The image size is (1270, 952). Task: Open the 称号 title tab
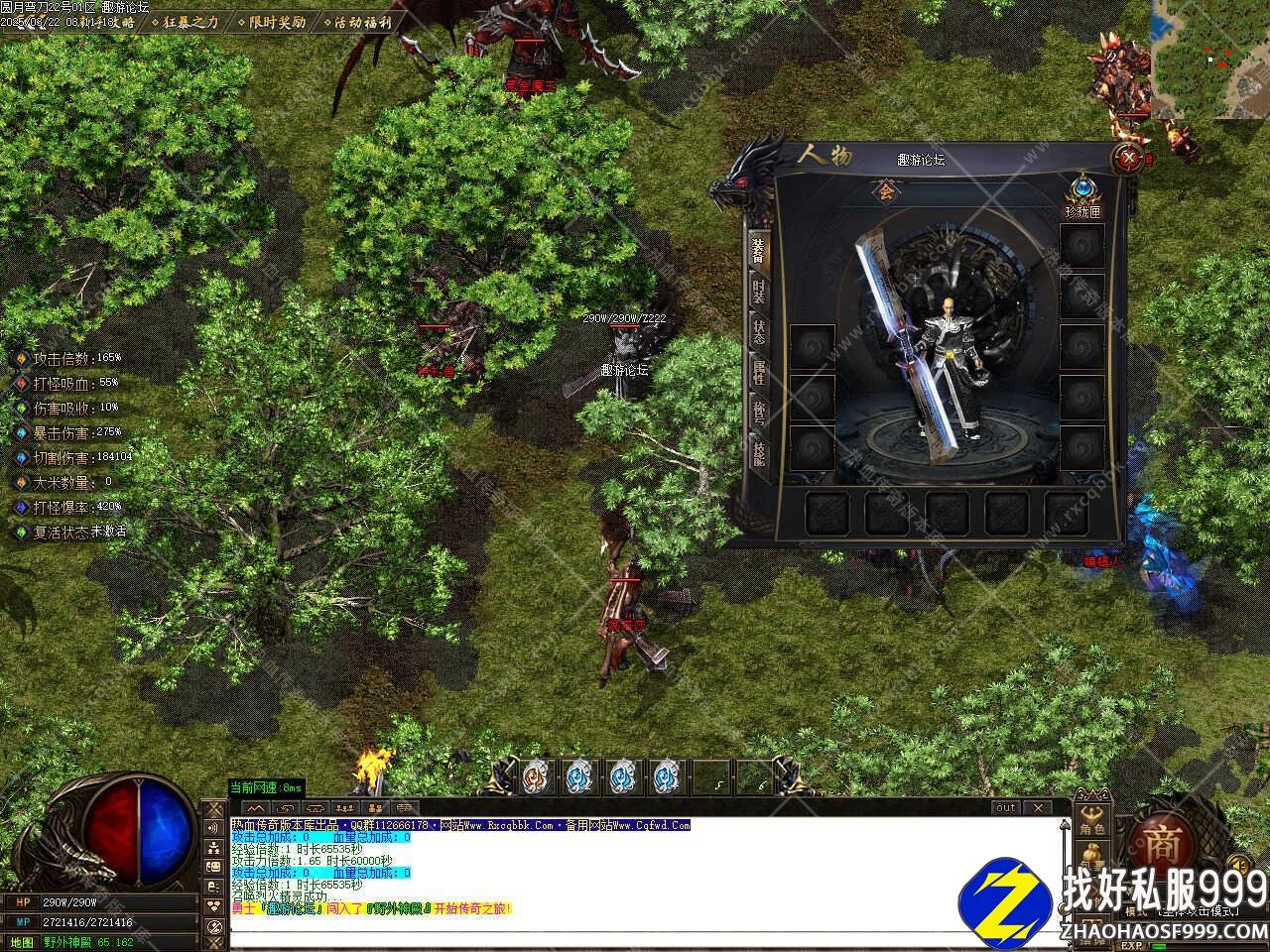[x=759, y=414]
